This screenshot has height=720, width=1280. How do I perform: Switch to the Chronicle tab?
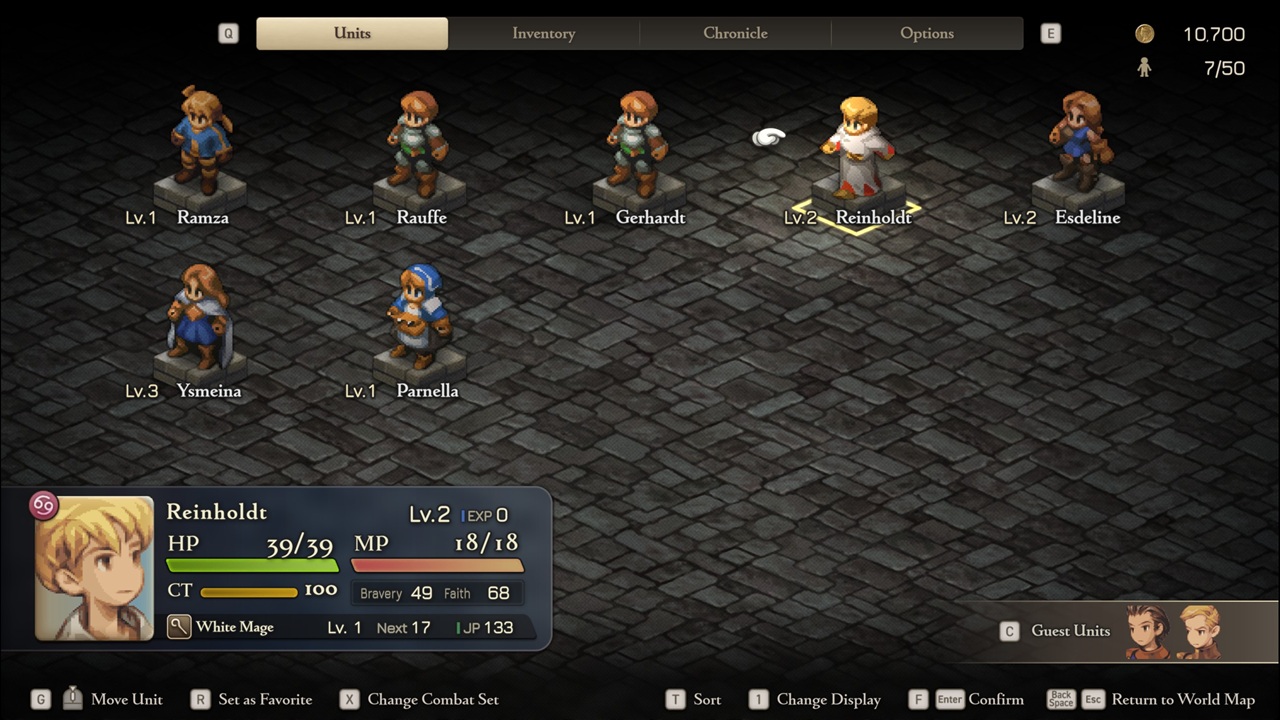point(735,33)
